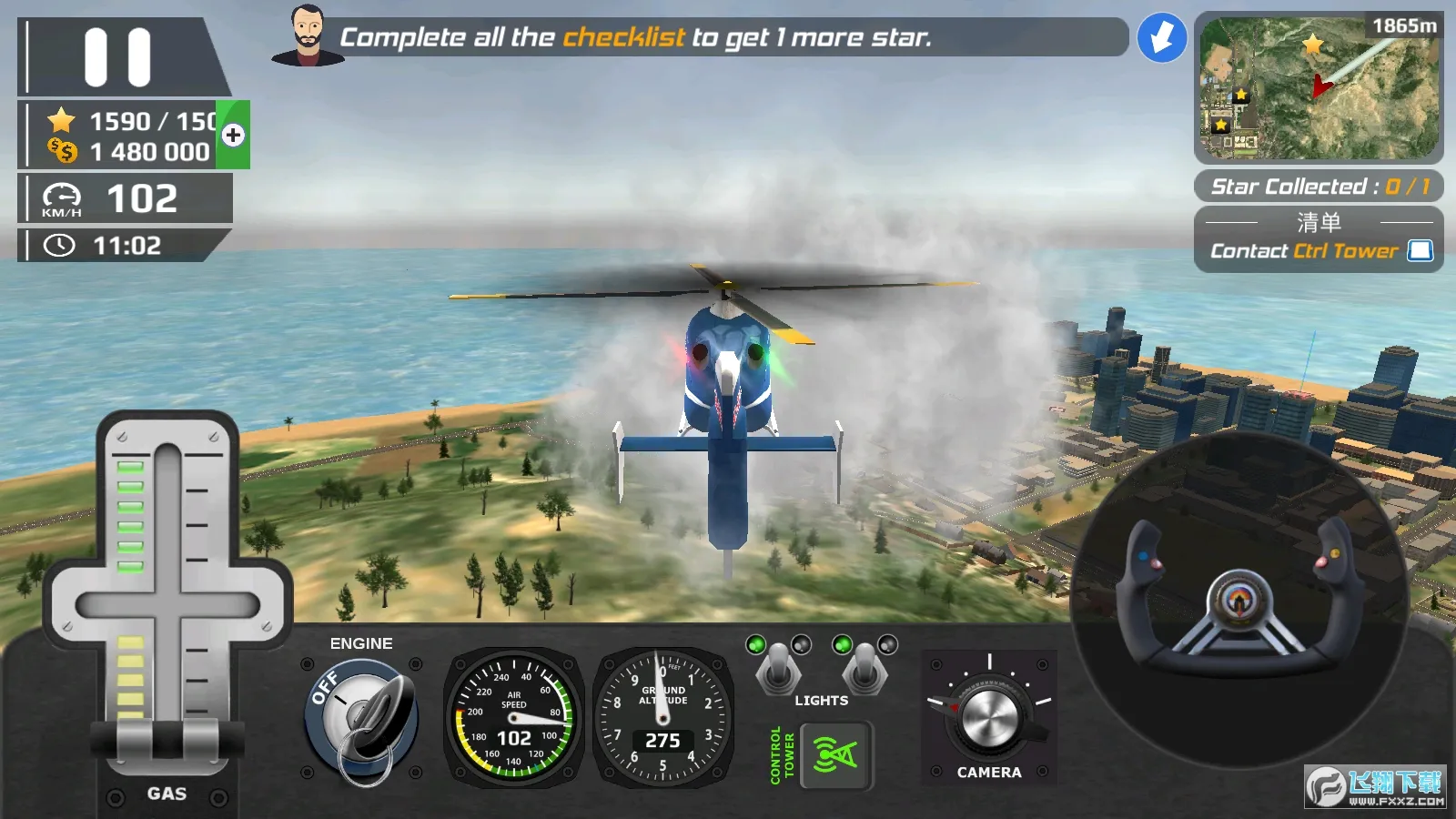1456x819 pixels.
Task: Contact the control tower with the radio button
Action: (x=835, y=755)
